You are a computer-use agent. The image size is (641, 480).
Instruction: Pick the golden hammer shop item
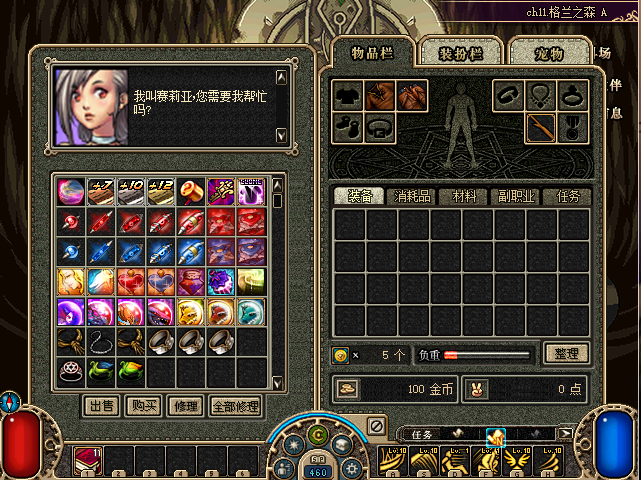coord(191,190)
